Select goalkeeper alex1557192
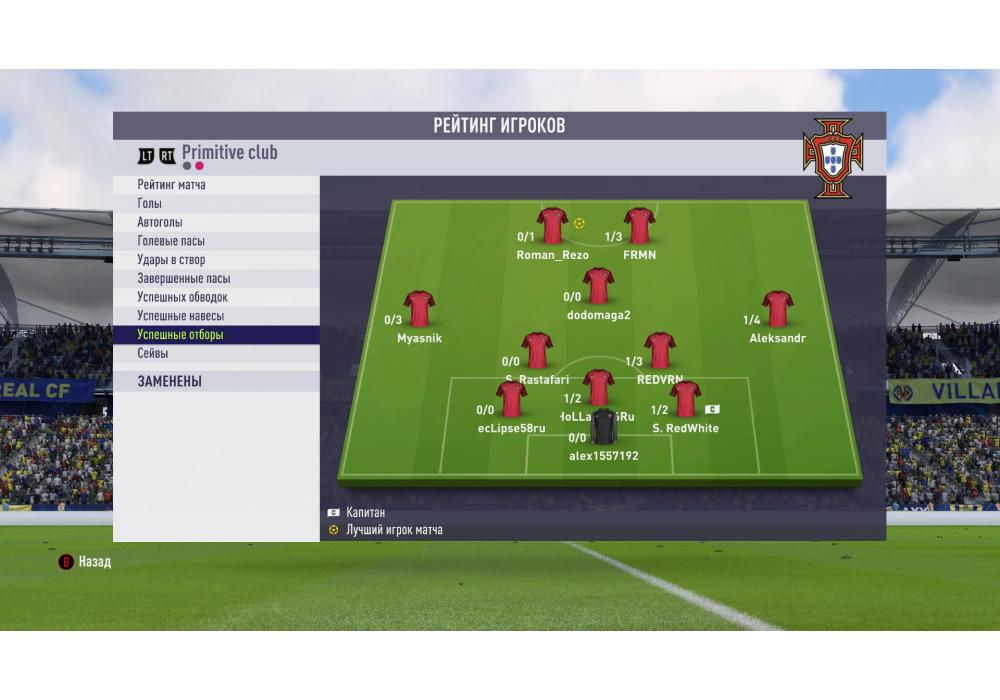The width and height of the screenshot is (1000, 700). [604, 428]
